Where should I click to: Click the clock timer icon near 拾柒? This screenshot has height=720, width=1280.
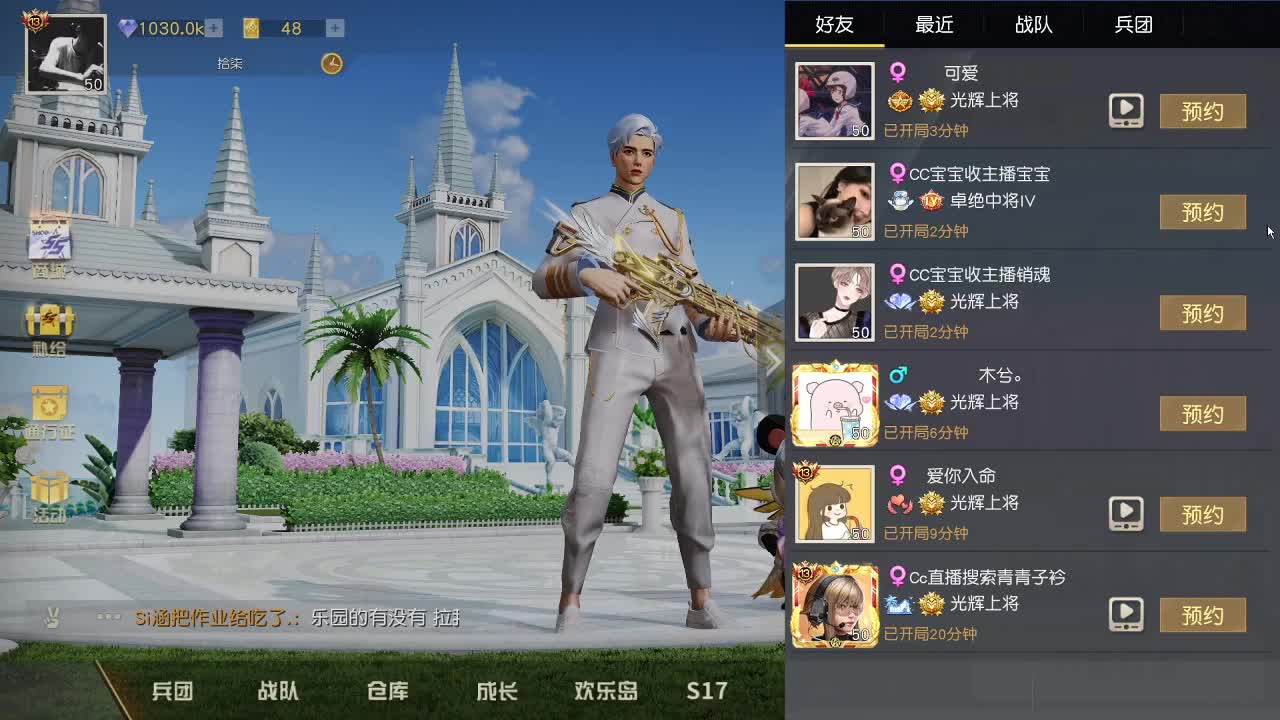pos(331,63)
